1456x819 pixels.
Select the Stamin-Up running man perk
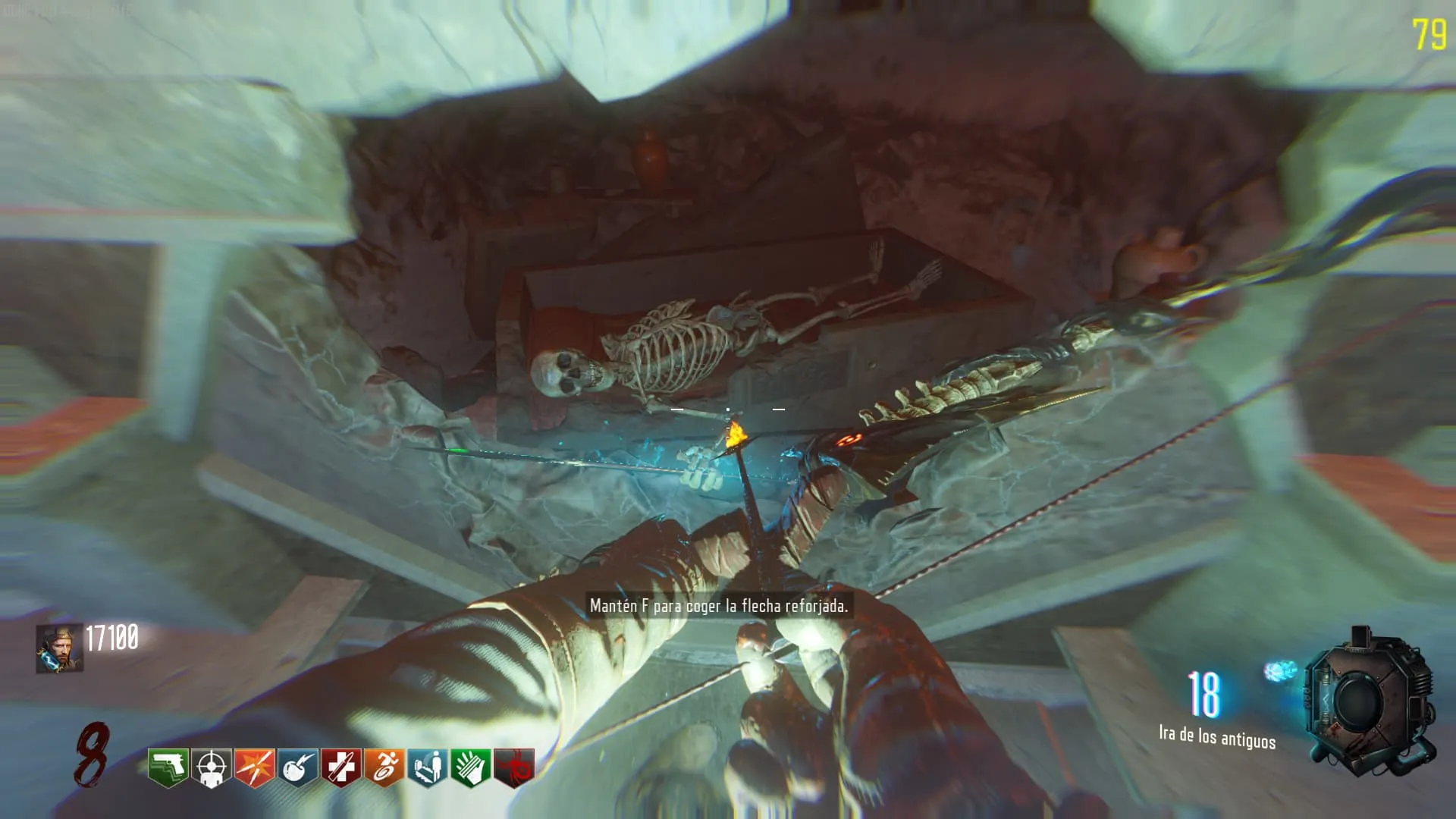(x=384, y=767)
